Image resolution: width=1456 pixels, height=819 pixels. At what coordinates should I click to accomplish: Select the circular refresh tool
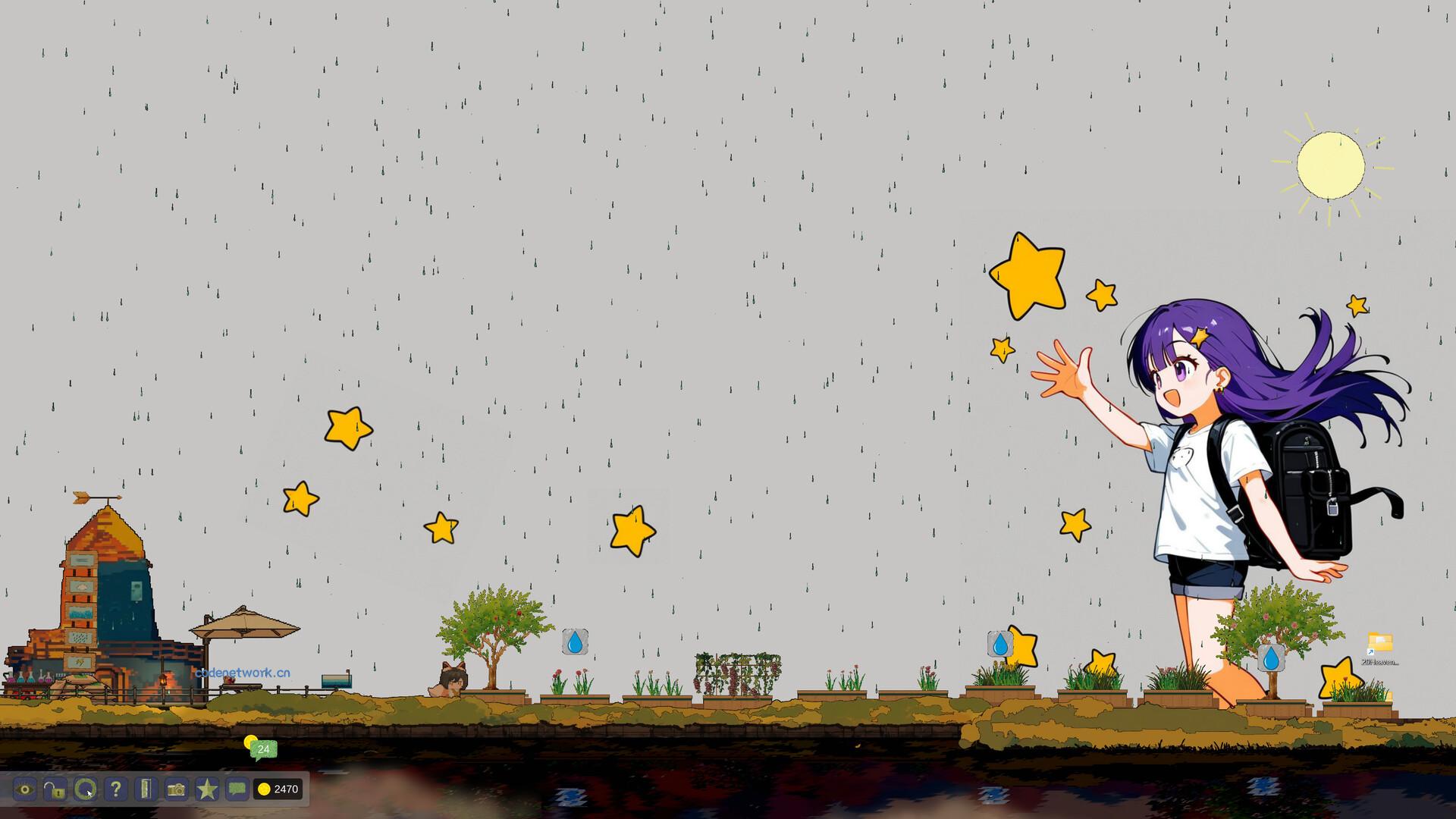(x=86, y=789)
